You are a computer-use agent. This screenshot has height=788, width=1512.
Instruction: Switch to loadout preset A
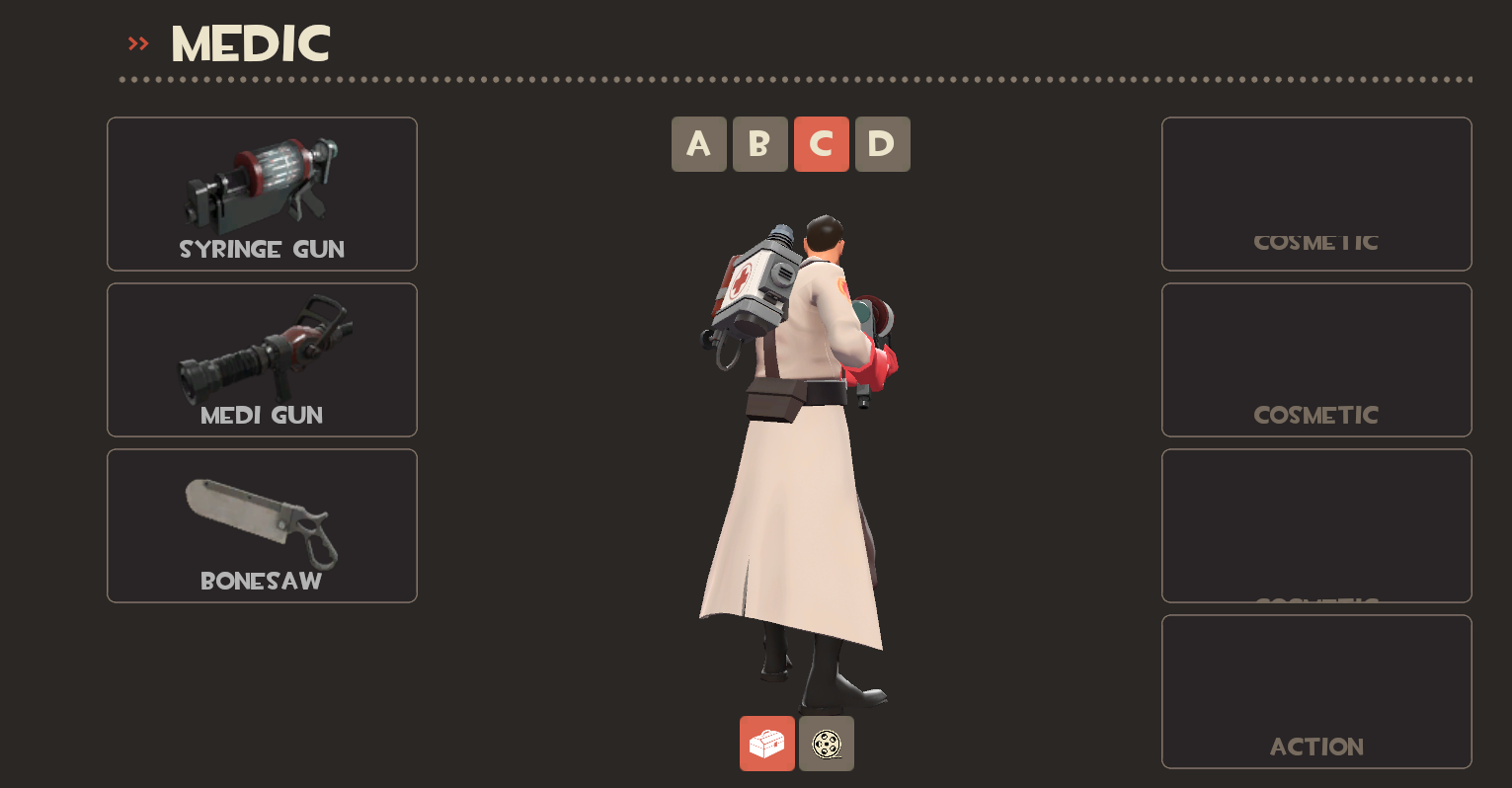[x=699, y=144]
